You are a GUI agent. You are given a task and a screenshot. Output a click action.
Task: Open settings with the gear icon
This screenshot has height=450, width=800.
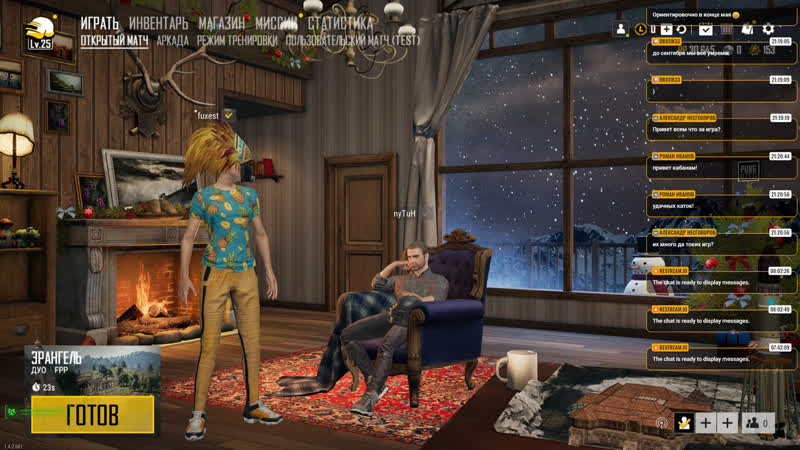(x=768, y=30)
